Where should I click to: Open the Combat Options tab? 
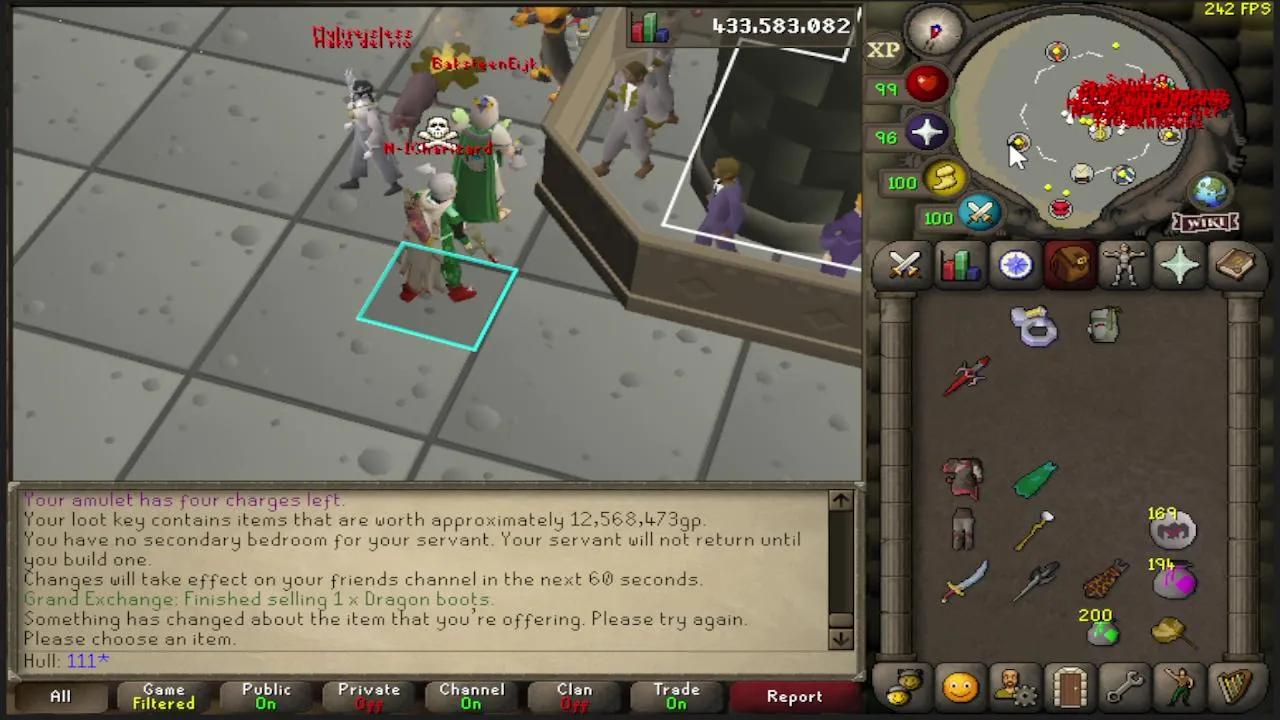904,264
